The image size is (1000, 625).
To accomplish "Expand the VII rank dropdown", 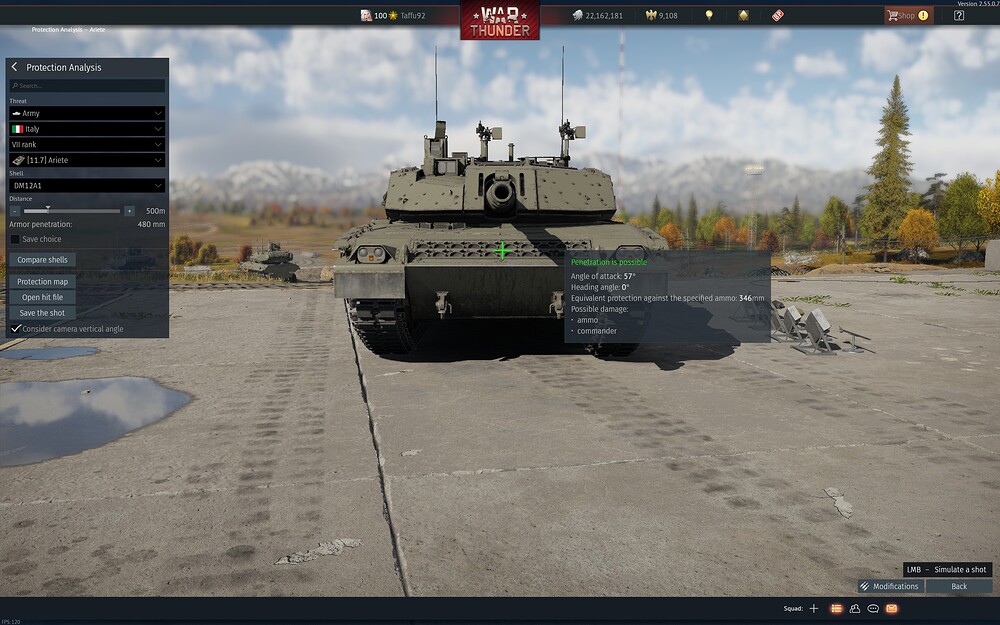I will point(87,144).
